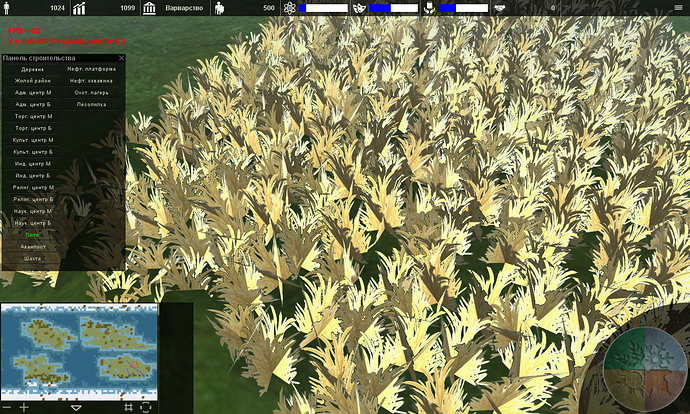Select the Деревня building option

33,69
